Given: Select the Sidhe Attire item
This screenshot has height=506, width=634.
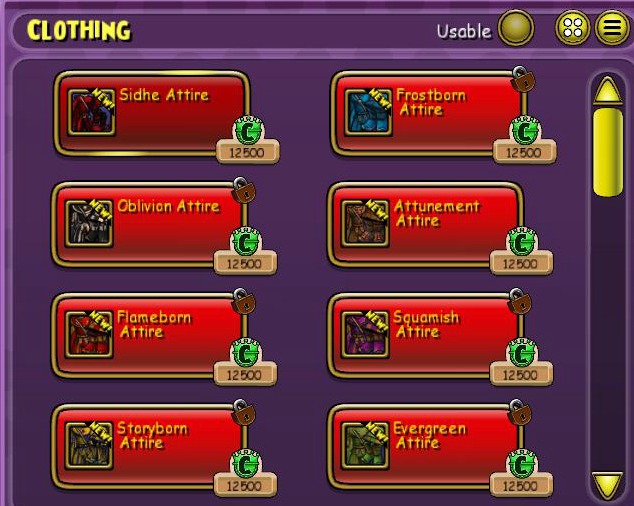Looking at the screenshot, I should pos(151,112).
